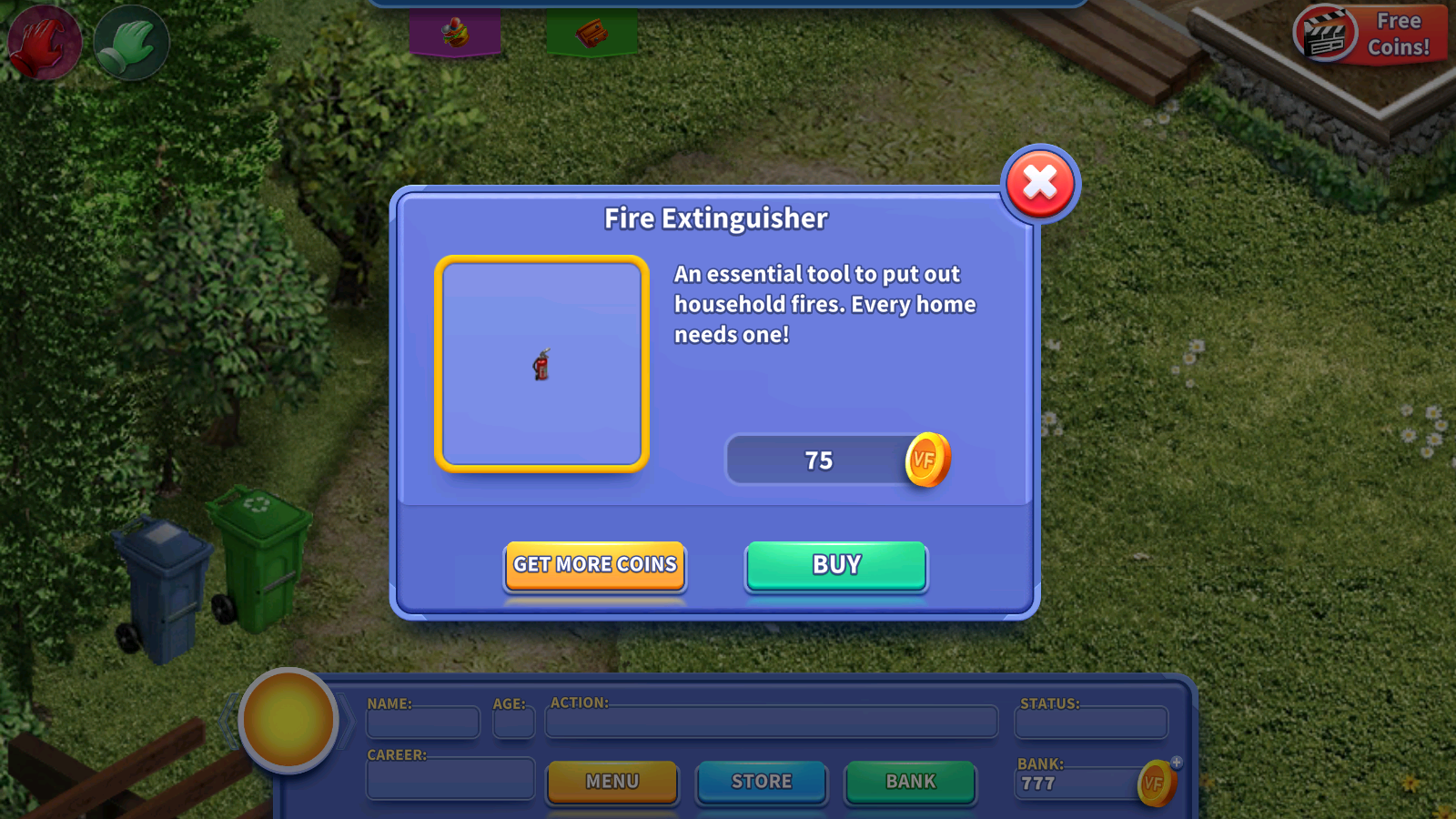Select the green praise glove tool
The width and height of the screenshot is (1456, 819).
coord(130,41)
